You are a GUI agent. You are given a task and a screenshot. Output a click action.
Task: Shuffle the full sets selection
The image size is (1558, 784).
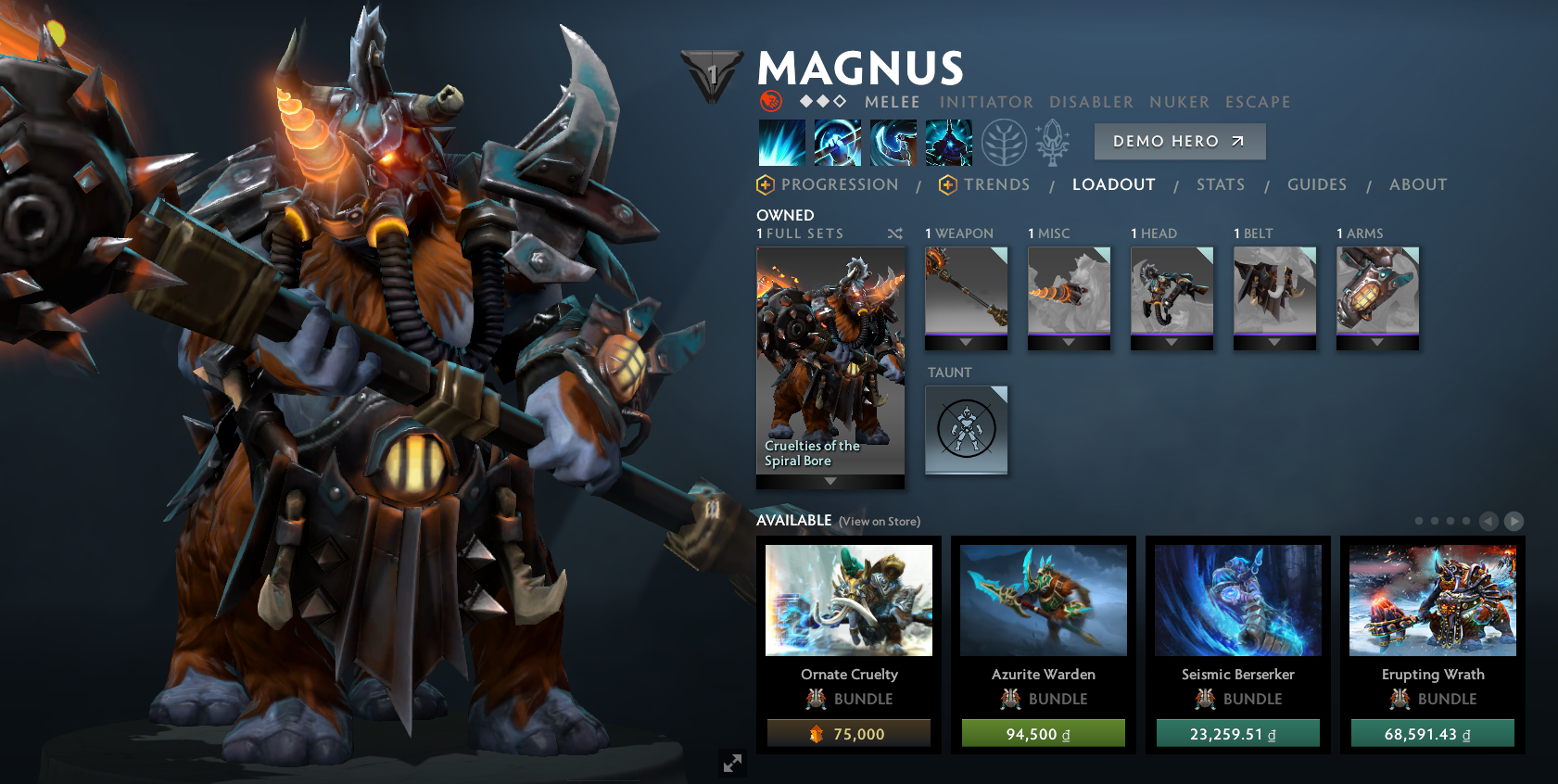894,234
